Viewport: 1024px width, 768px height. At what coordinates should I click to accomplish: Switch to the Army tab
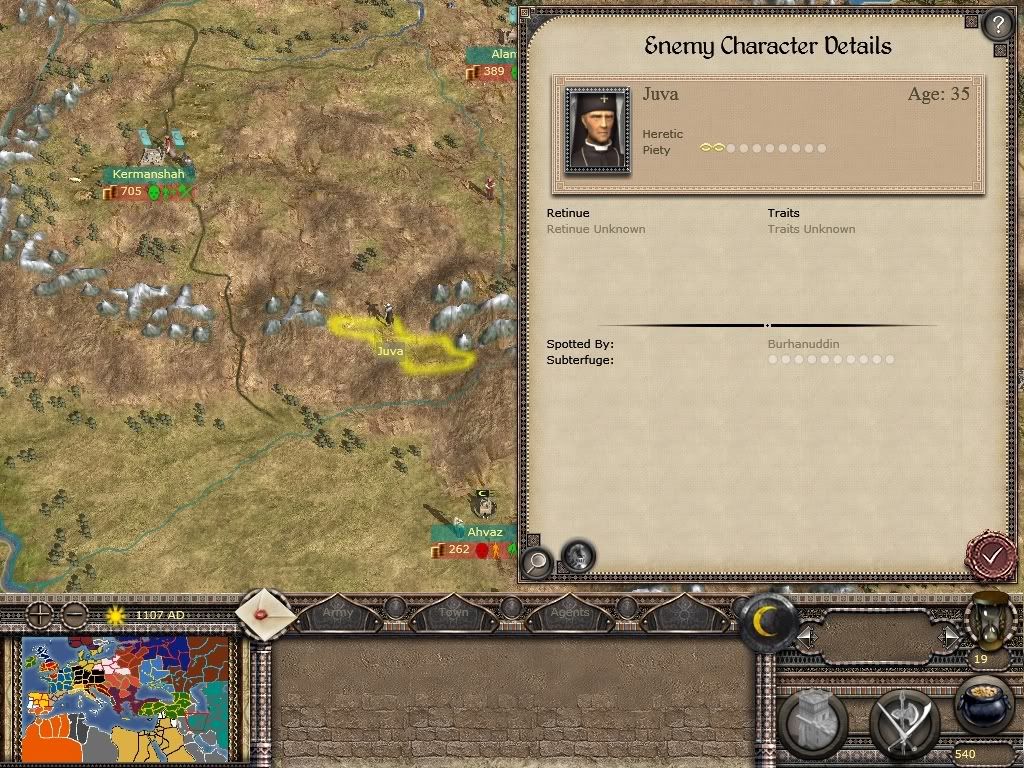tap(337, 611)
